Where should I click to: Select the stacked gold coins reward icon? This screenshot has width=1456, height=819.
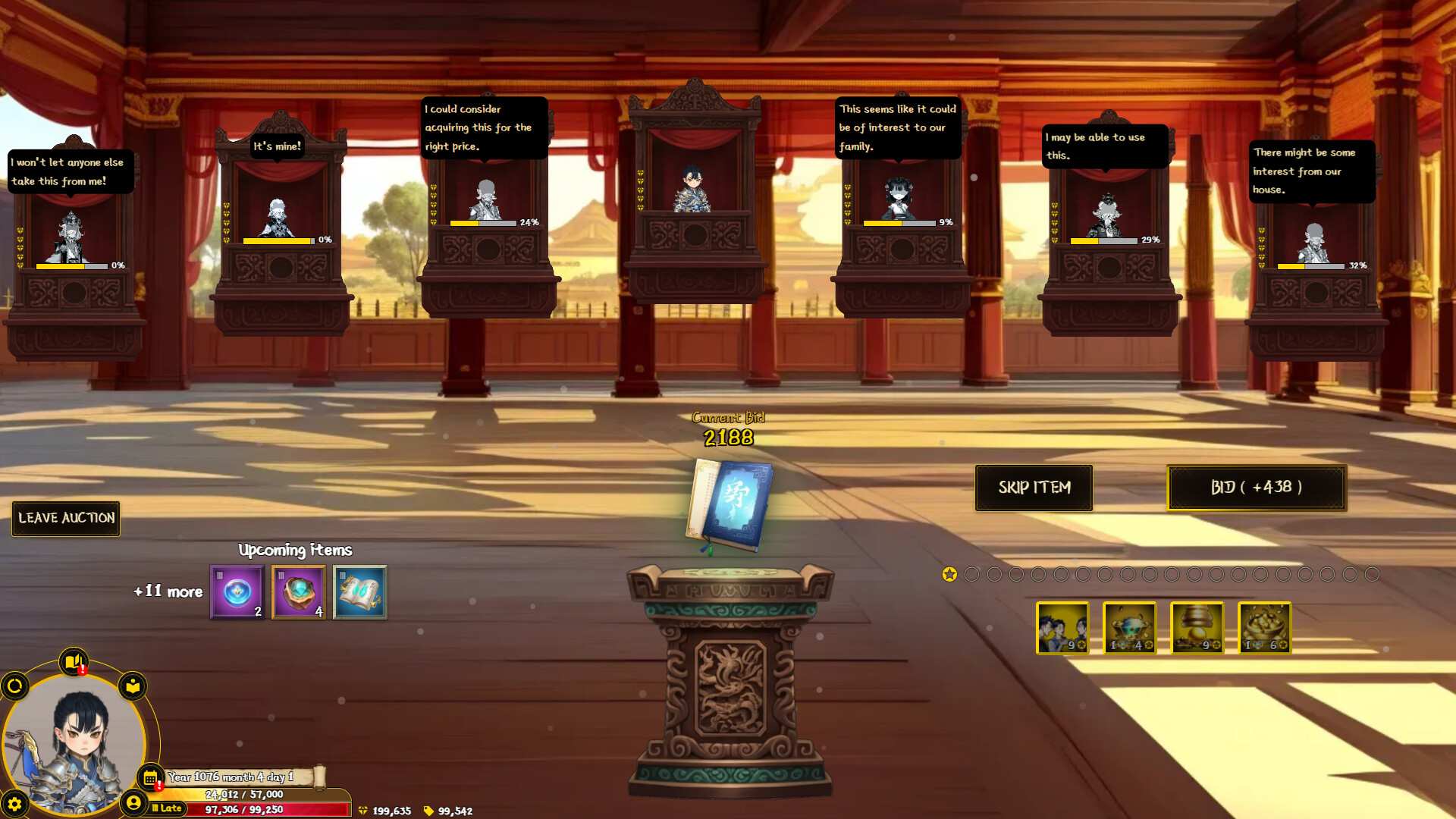[1197, 628]
